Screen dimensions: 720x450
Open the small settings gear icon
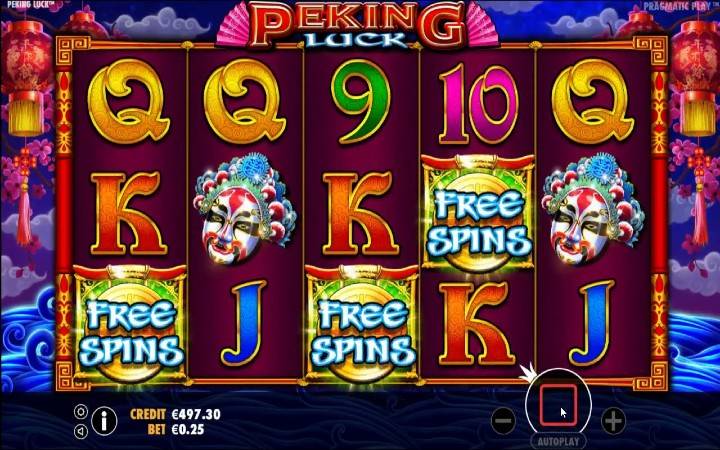[80, 411]
